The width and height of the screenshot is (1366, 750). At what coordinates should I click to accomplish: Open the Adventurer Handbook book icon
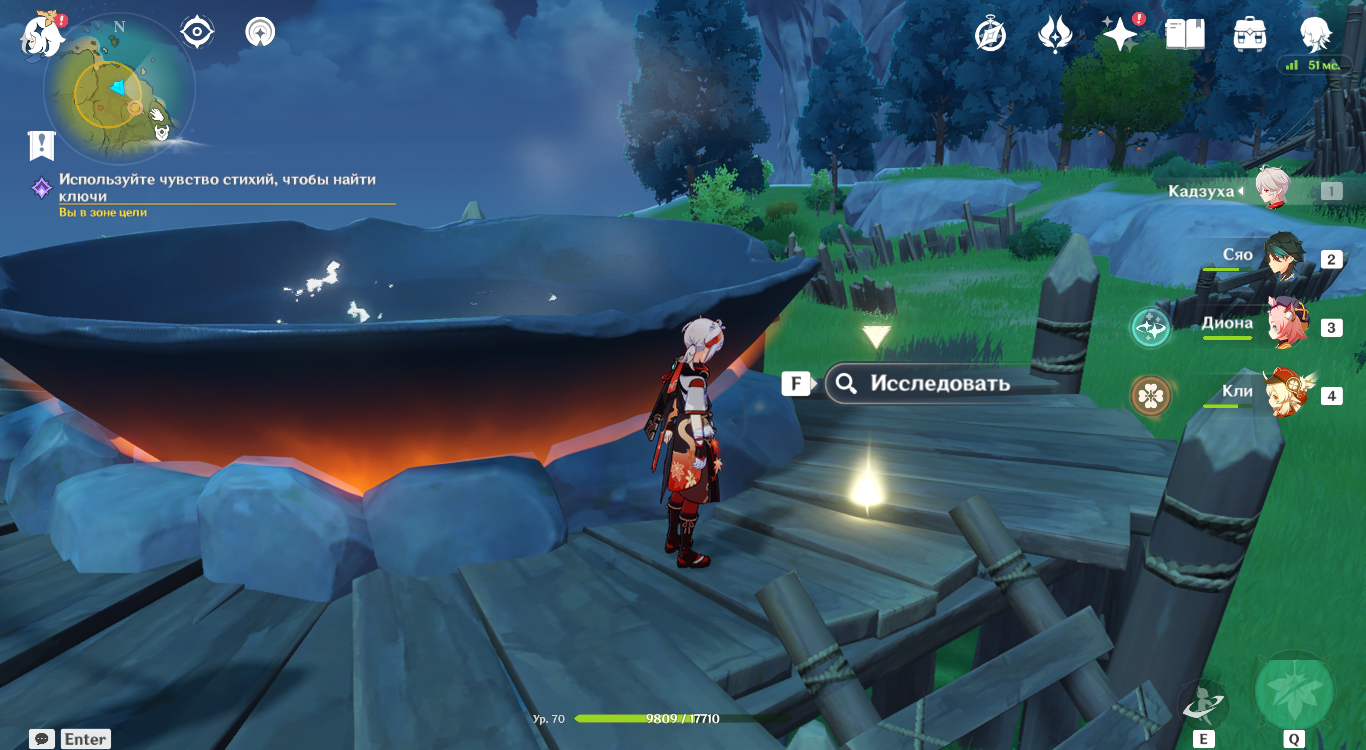(1185, 35)
